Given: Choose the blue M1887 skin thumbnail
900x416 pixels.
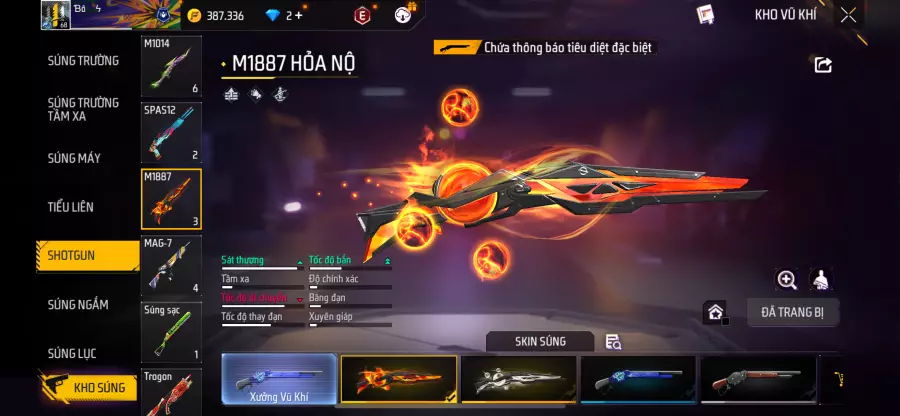Looking at the screenshot, I should [637, 379].
